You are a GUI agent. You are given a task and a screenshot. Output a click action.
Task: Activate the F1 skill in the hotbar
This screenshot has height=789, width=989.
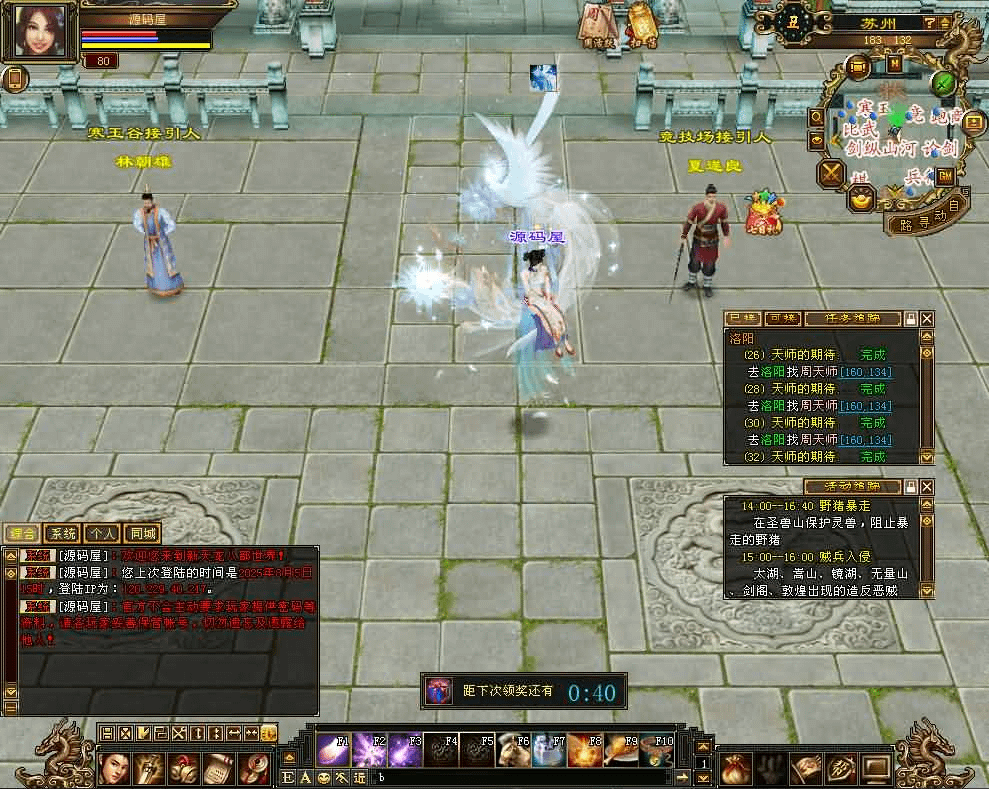(x=333, y=750)
